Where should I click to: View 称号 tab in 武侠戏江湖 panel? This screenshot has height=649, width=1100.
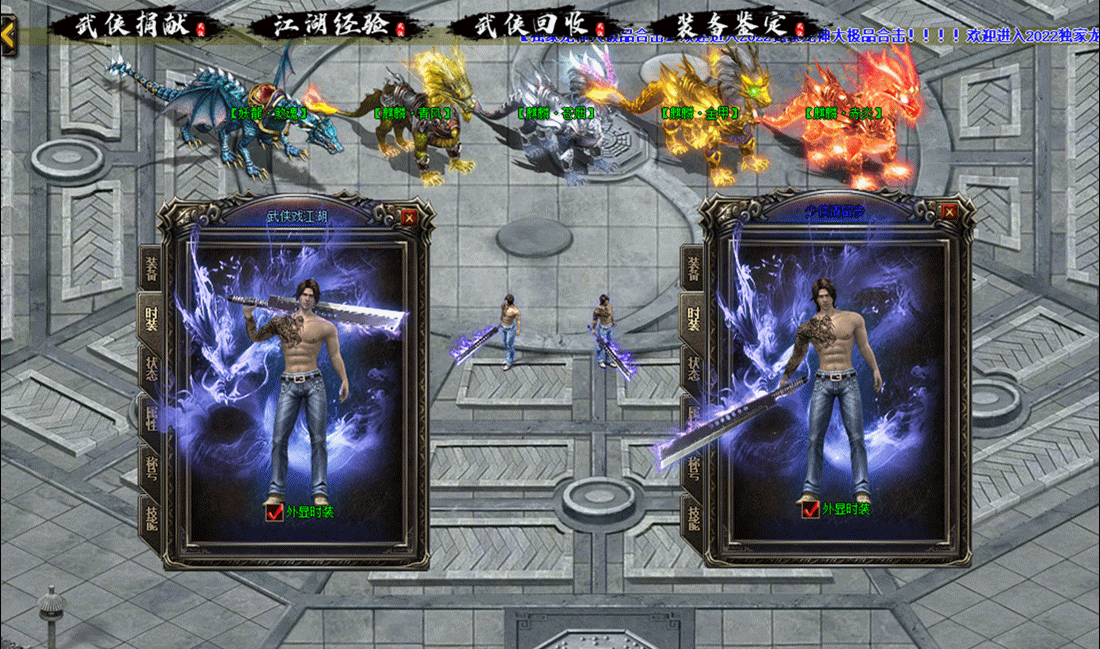coord(151,467)
